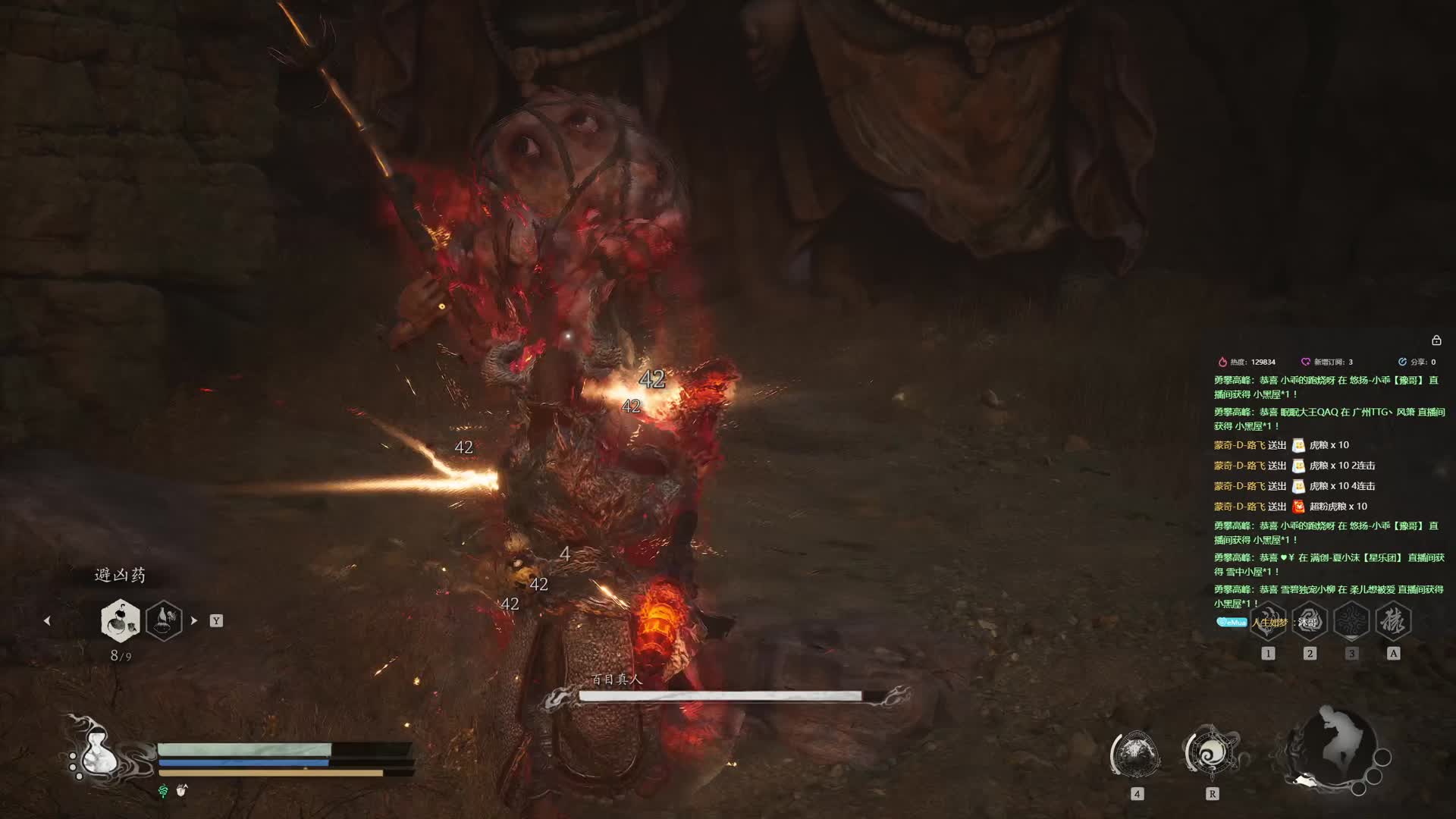Inspect the green snake status effect icon
This screenshot has height=819, width=1456.
click(163, 791)
